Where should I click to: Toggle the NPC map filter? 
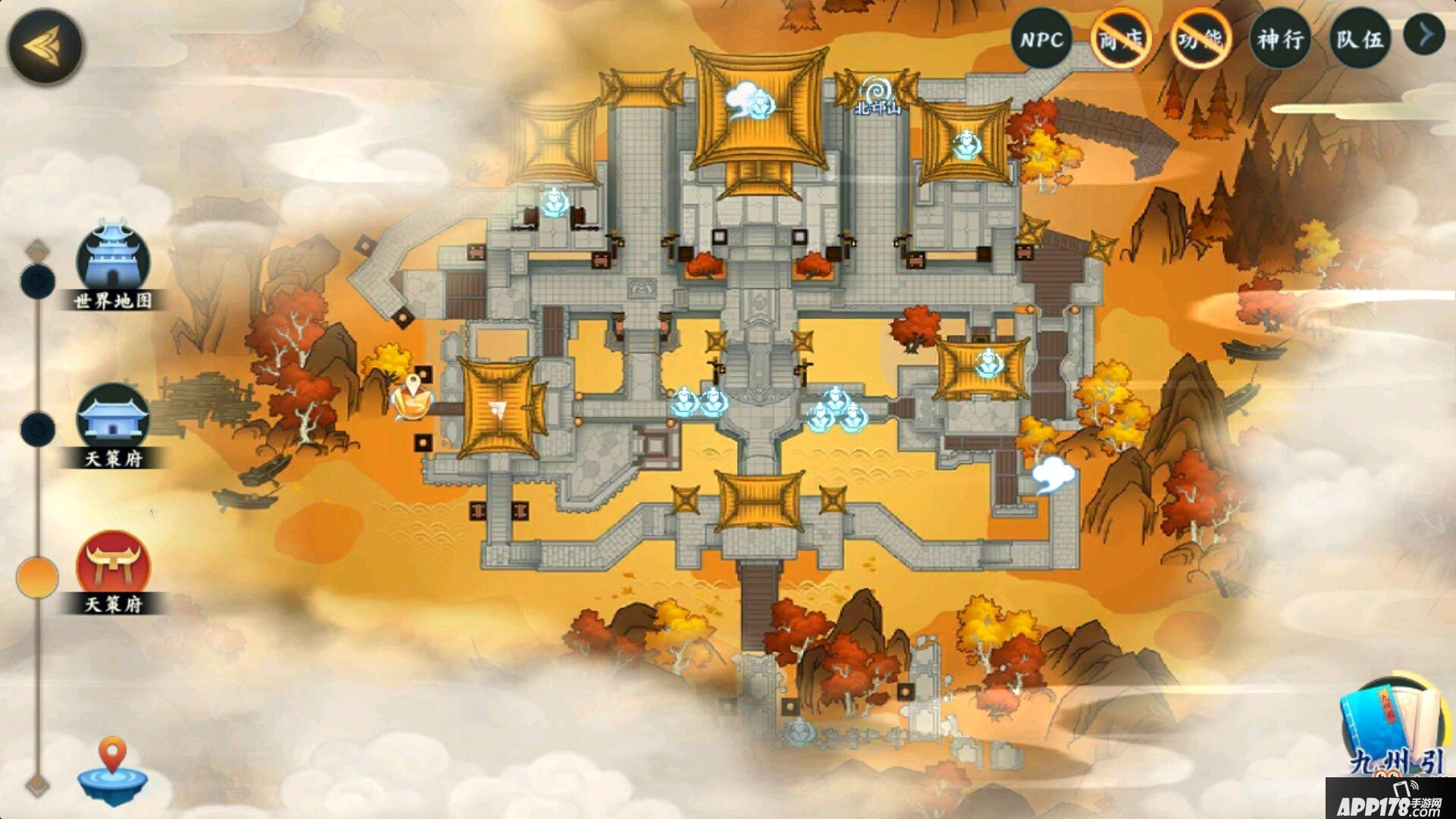tap(1041, 39)
